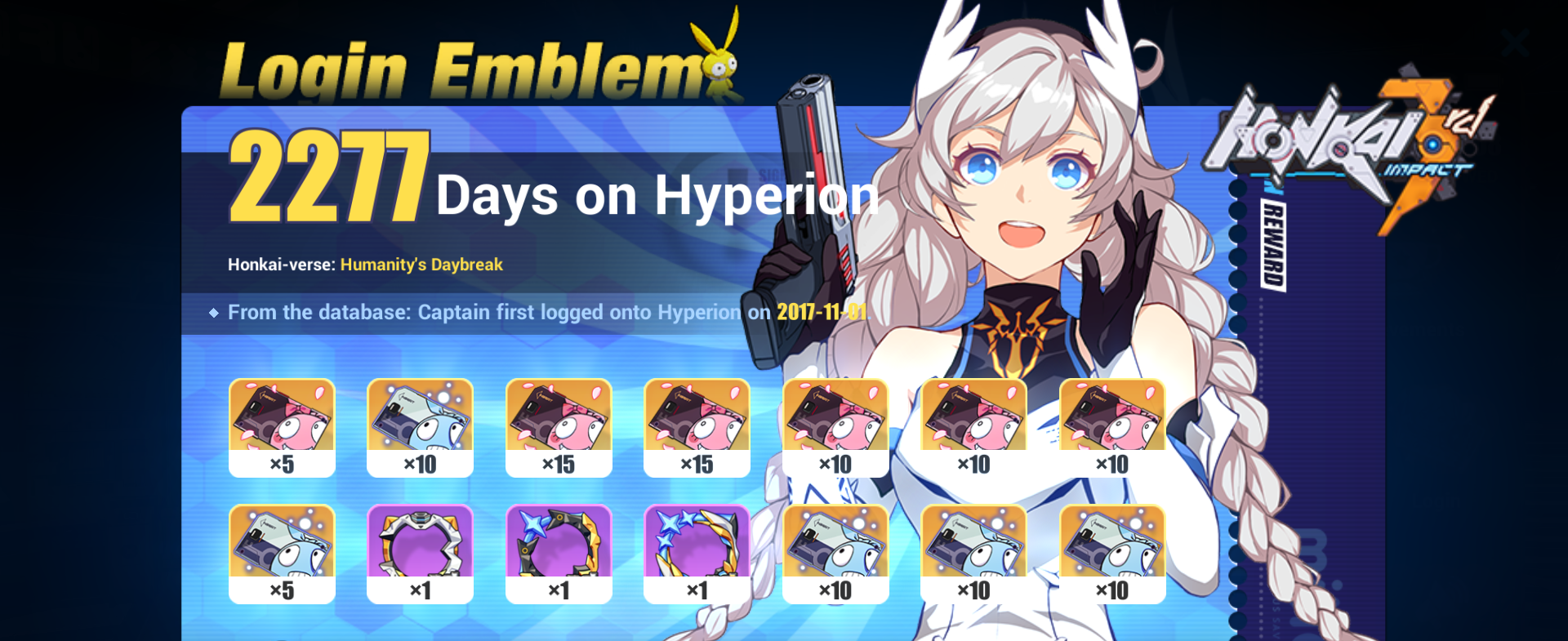Select the pink Homu card reward ×5

(282, 425)
